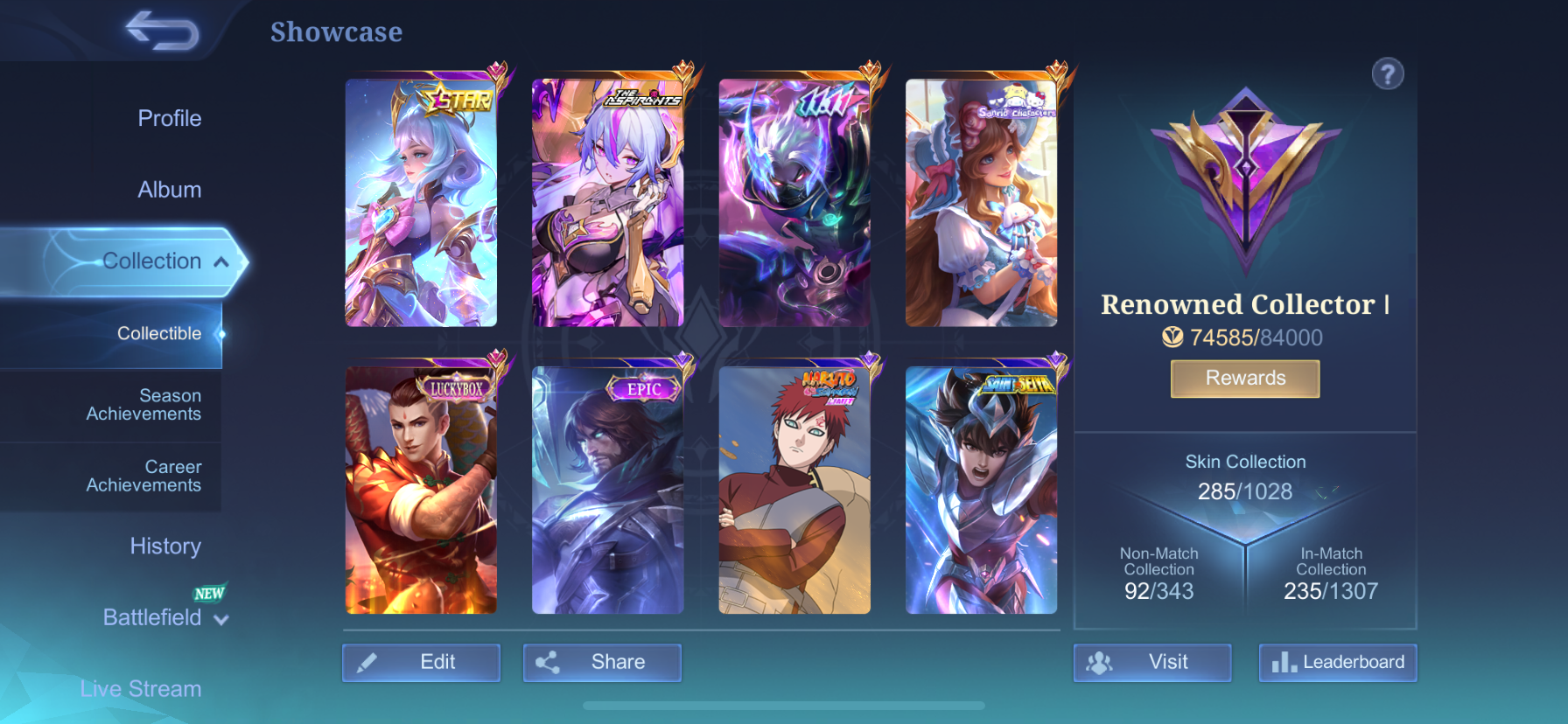Open the Live Stream tab

[141, 689]
